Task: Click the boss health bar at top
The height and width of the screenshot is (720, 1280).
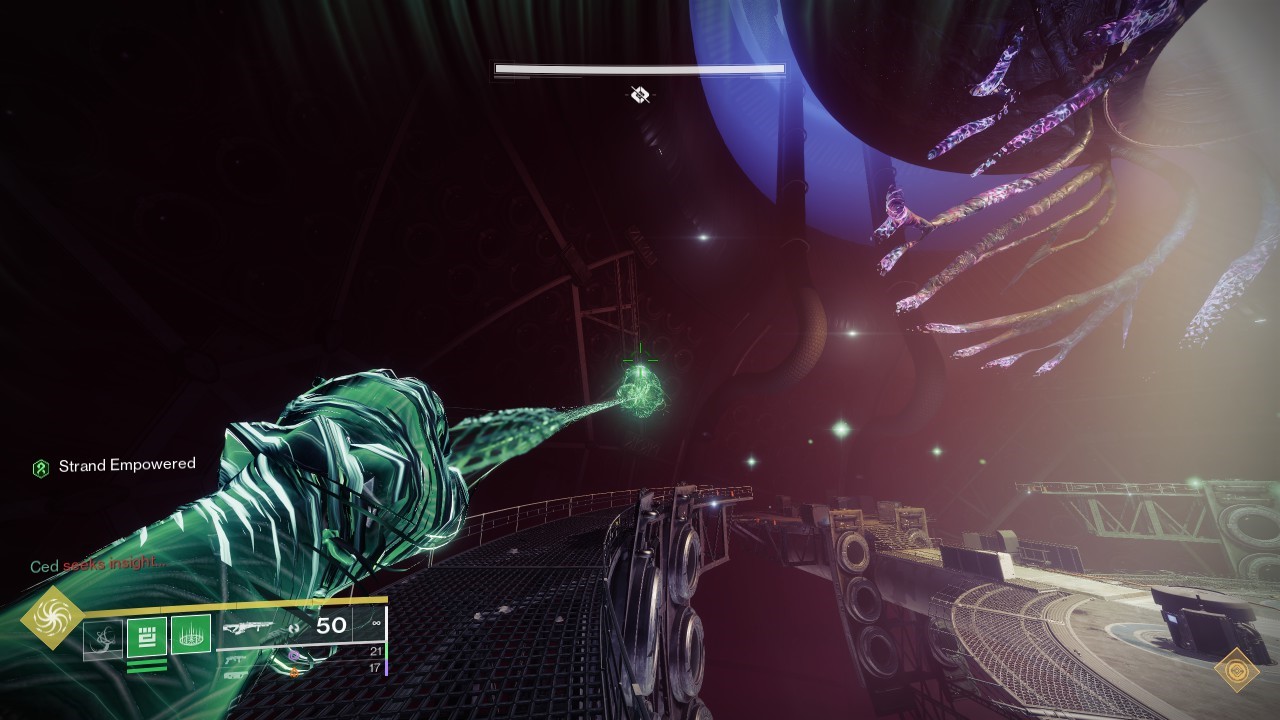Action: point(639,68)
